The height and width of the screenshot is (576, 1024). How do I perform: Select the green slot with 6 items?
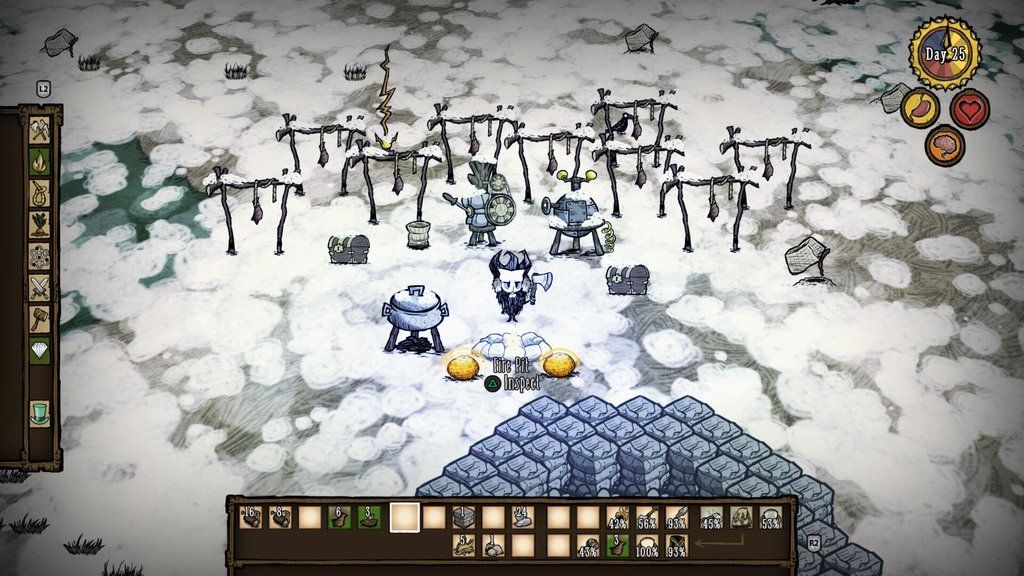point(342,517)
